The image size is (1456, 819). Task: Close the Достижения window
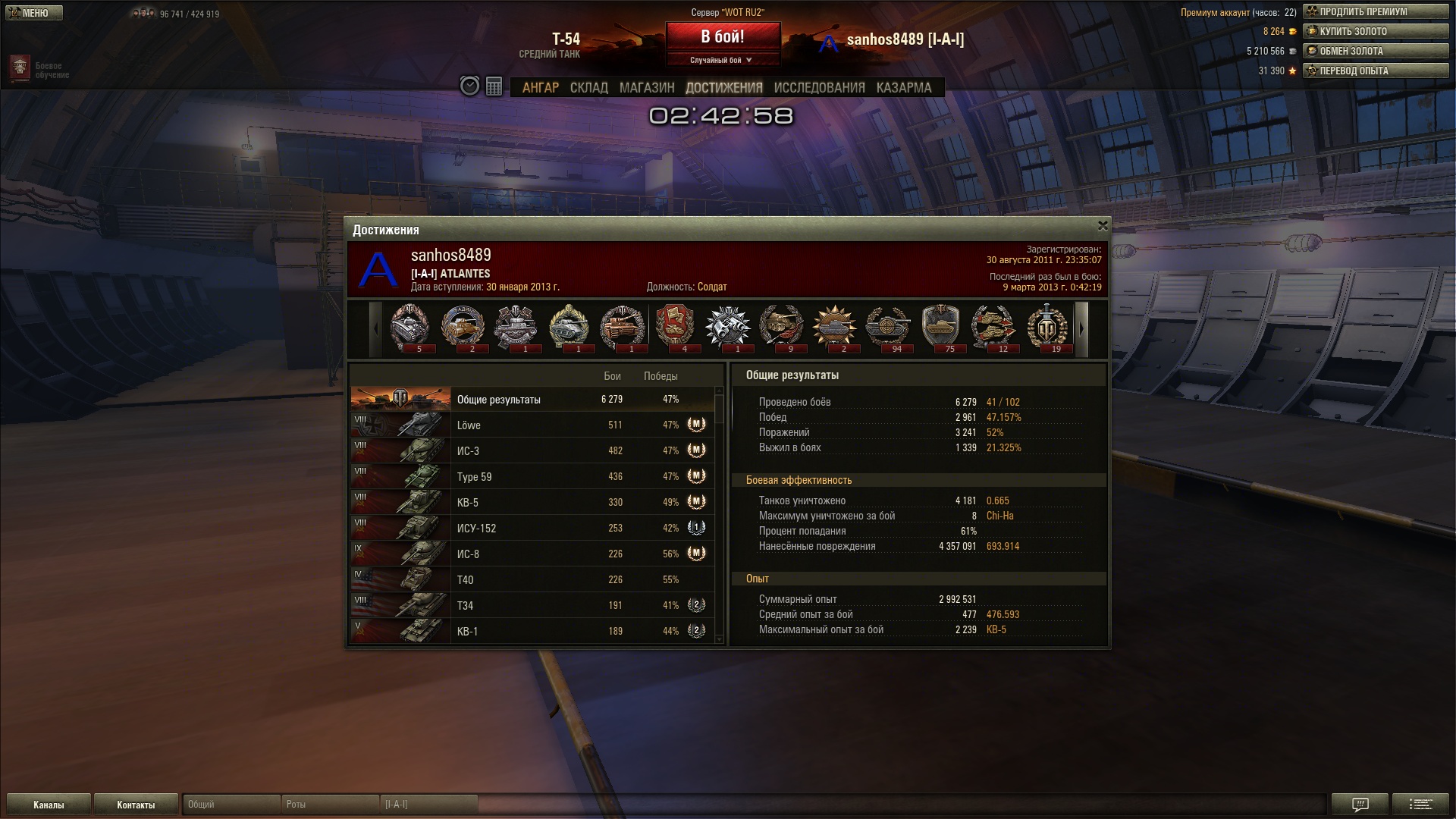[1103, 226]
